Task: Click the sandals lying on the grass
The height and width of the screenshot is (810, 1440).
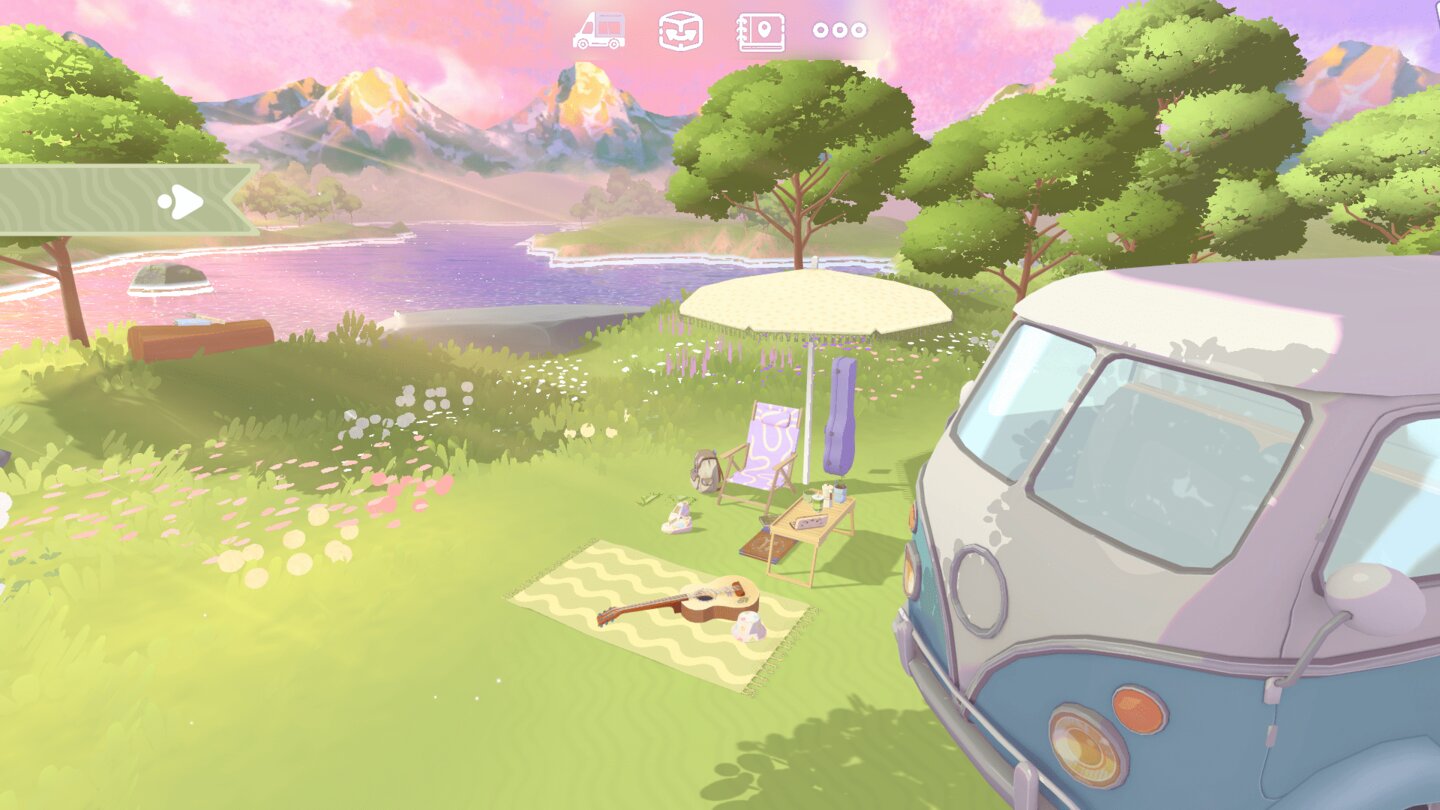Action: click(677, 520)
